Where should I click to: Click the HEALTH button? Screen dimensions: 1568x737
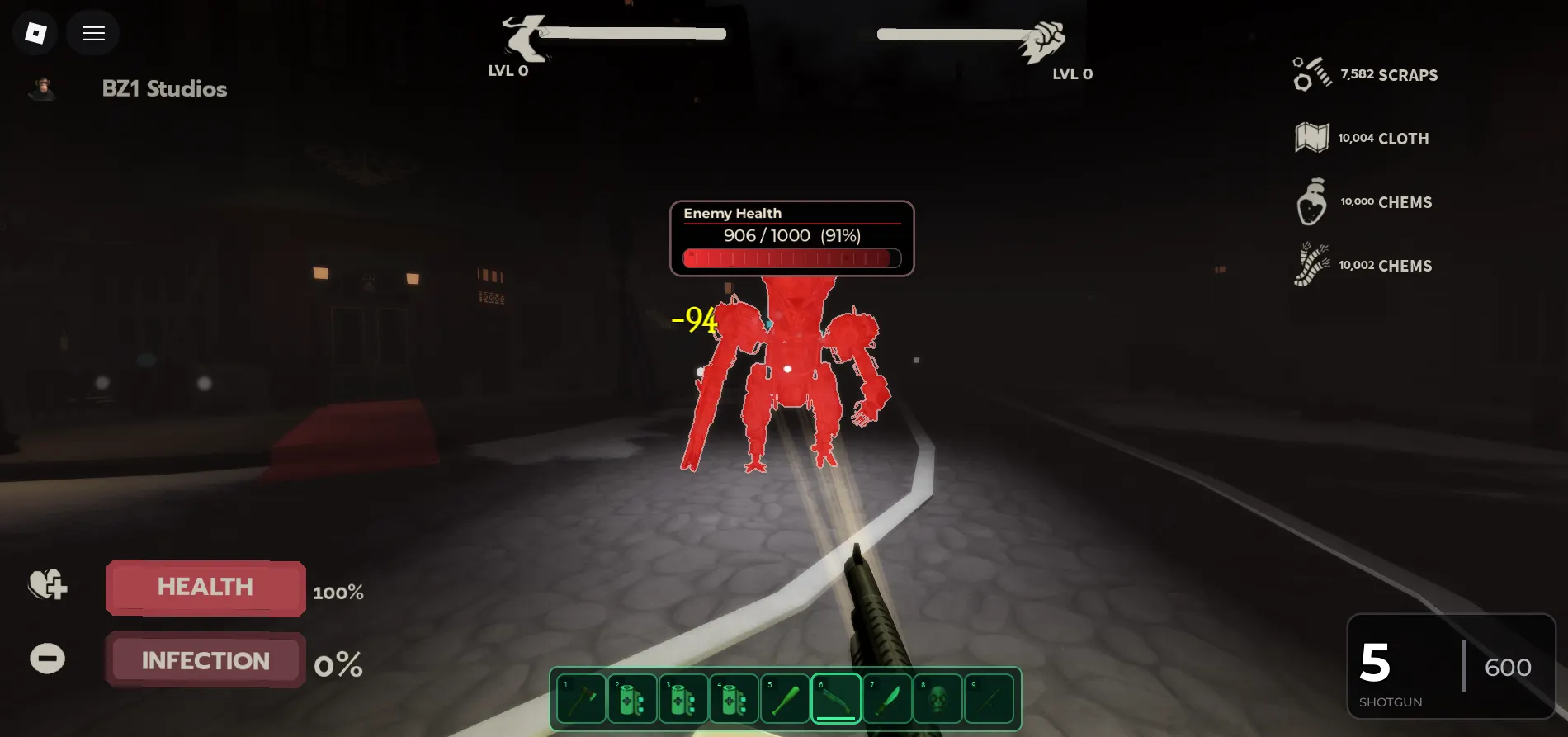pos(205,587)
